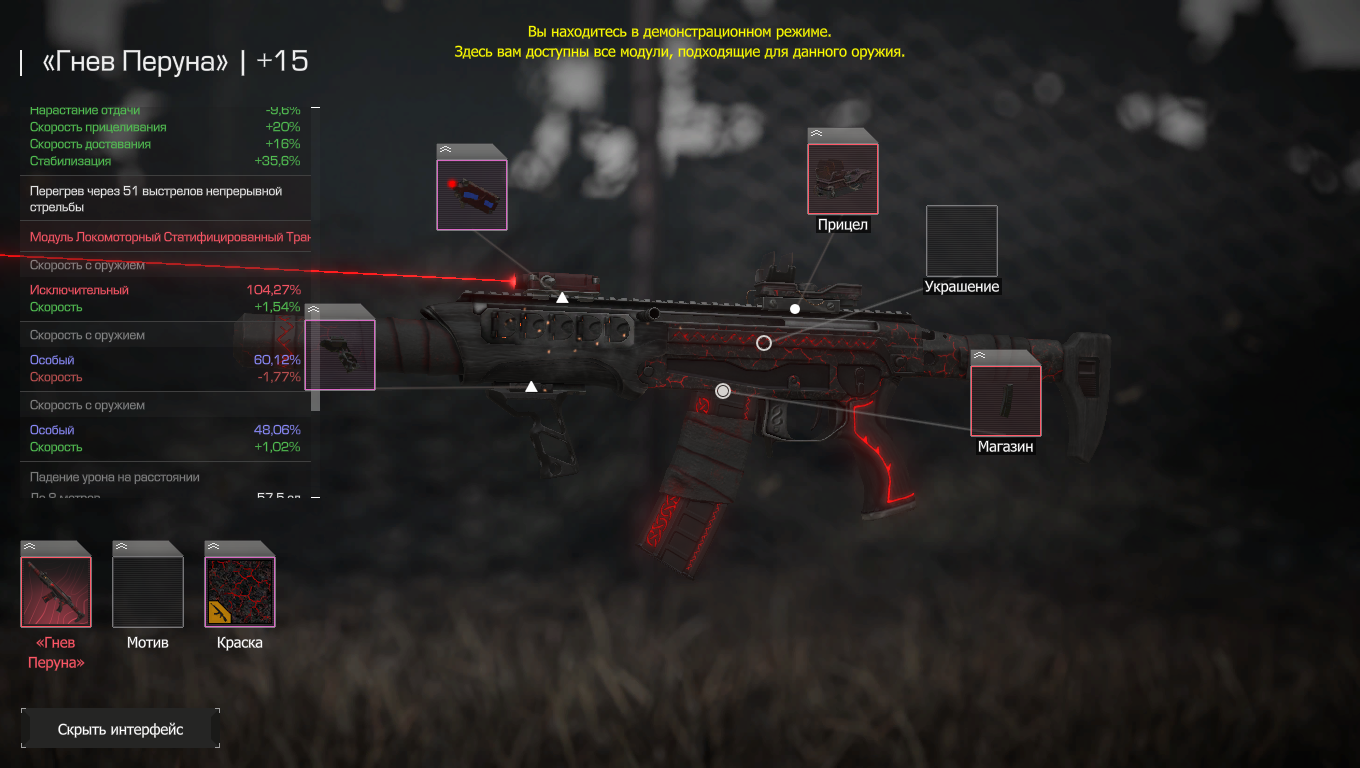Select the «Гнев Перуна» weapon slot
1360x768 pixels.
(x=56, y=591)
